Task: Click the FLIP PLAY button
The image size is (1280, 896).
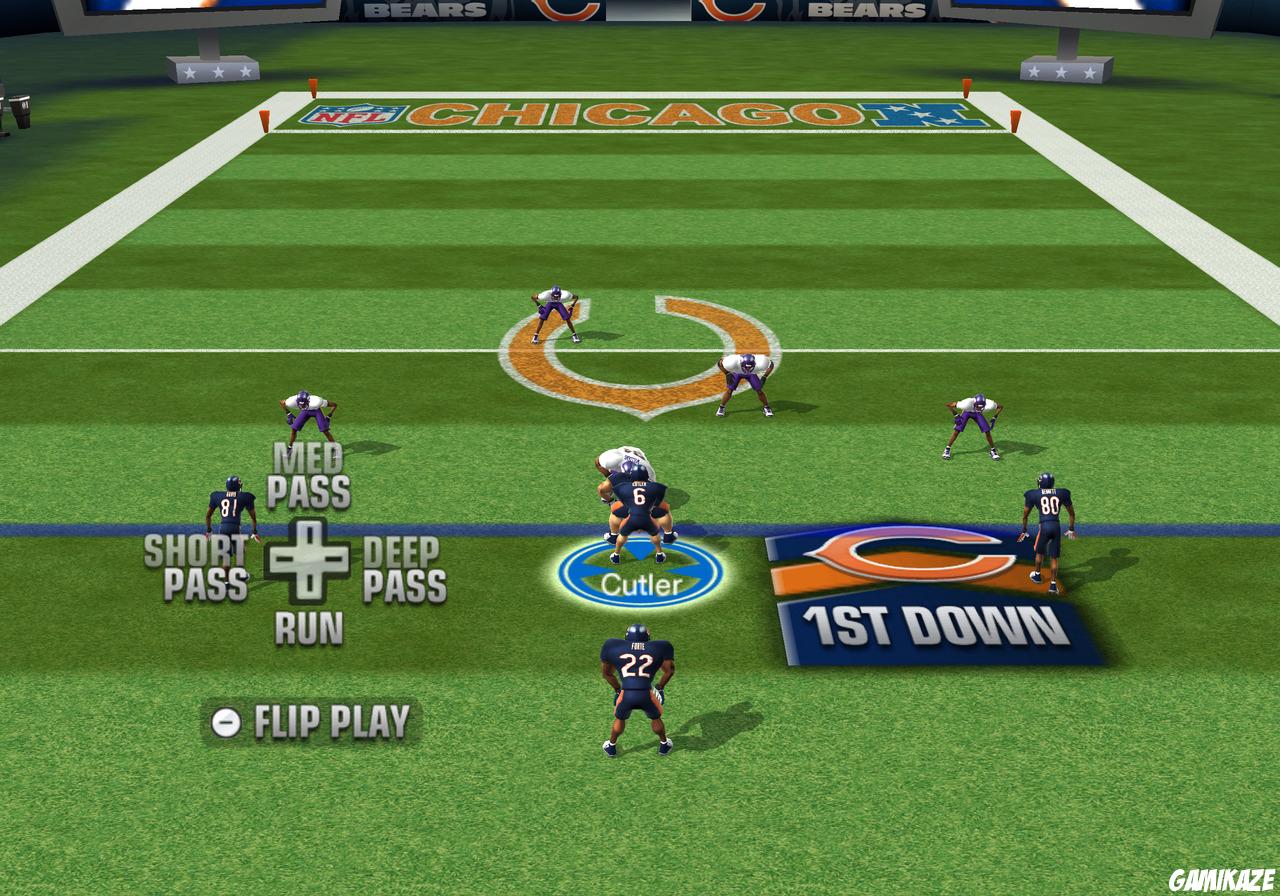Action: tap(330, 717)
